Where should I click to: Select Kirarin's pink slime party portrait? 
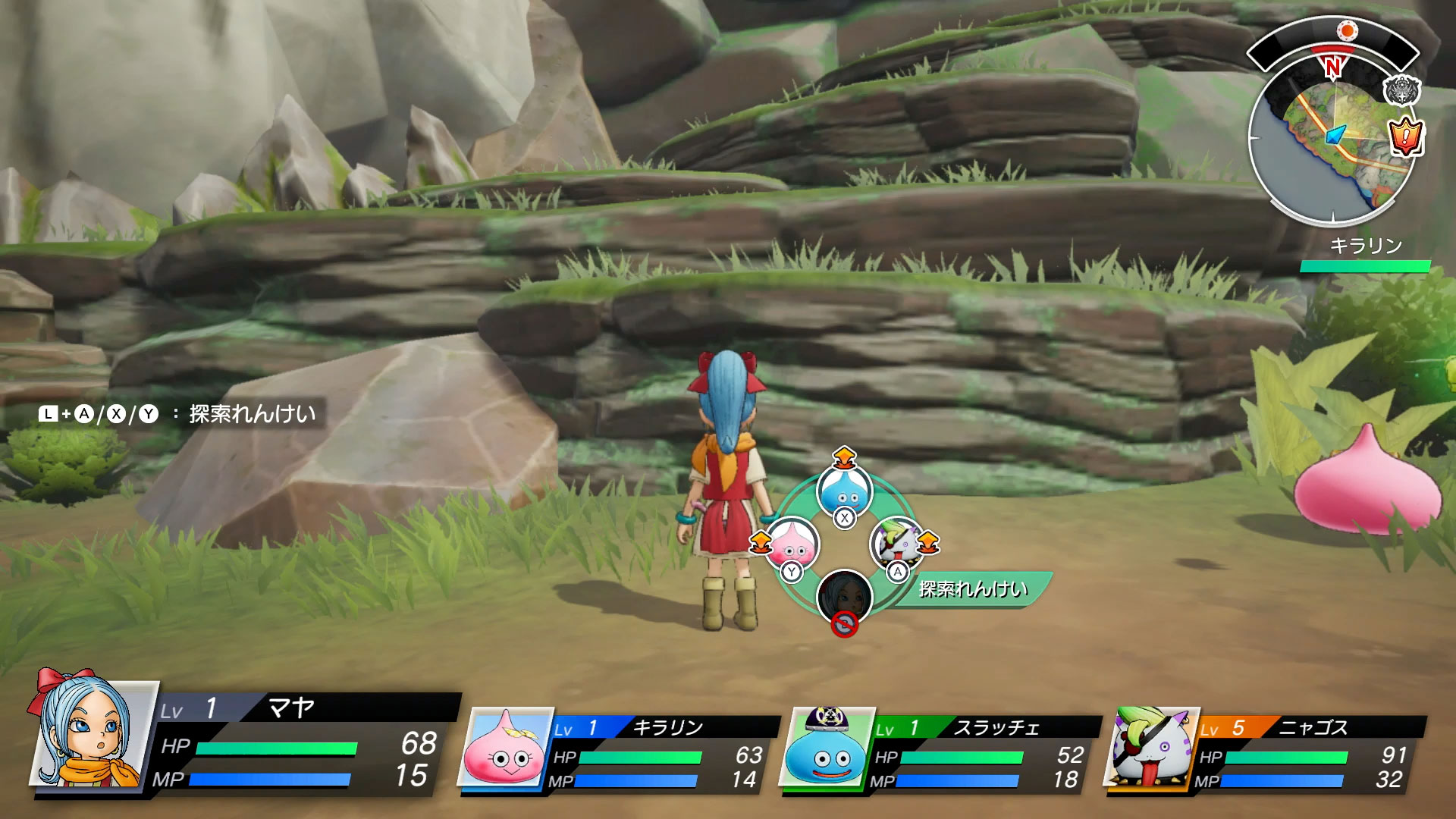tap(504, 748)
